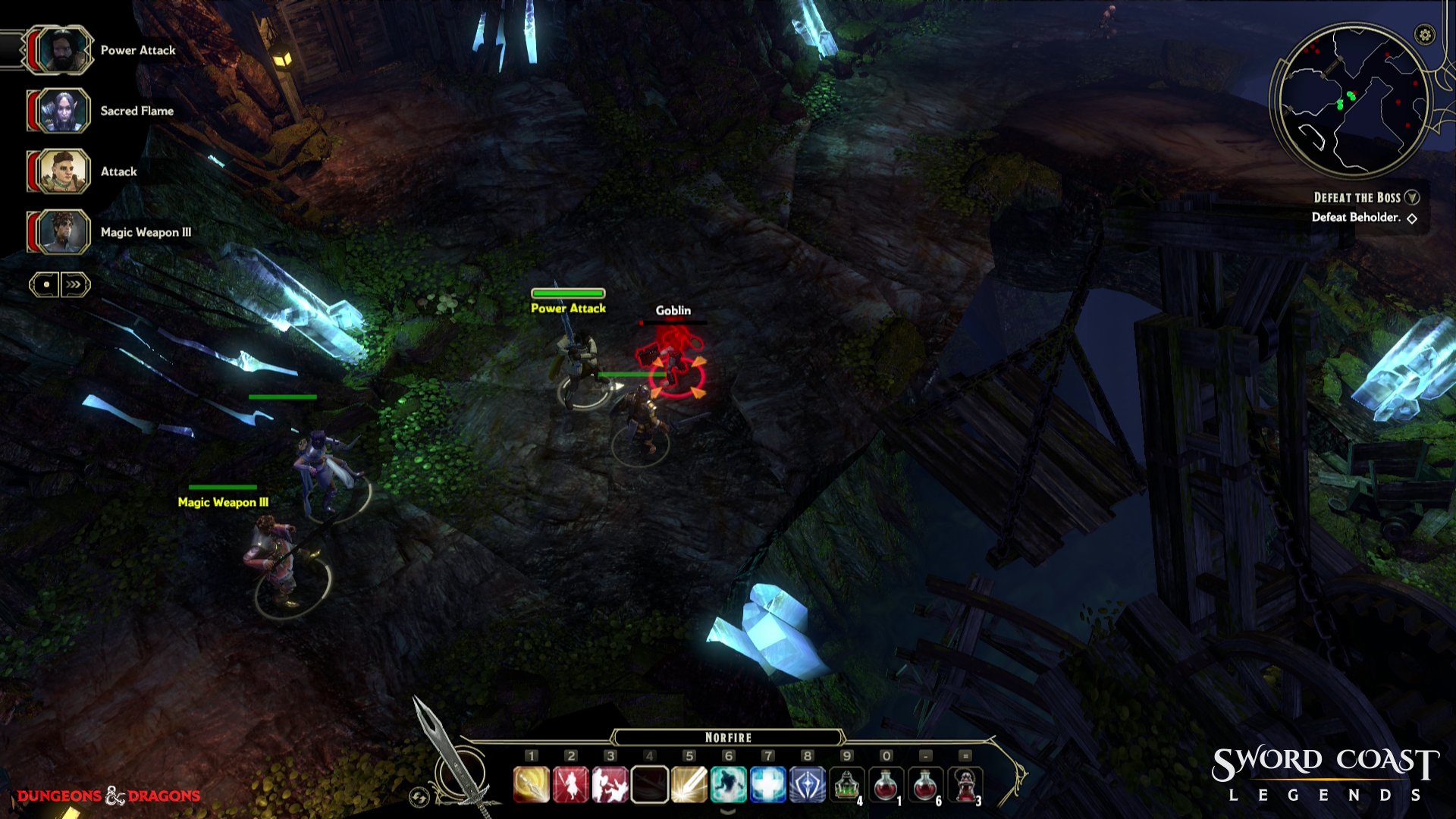1456x819 pixels.
Task: Expand the hotbar with the bottom chevron
Action: (728, 811)
